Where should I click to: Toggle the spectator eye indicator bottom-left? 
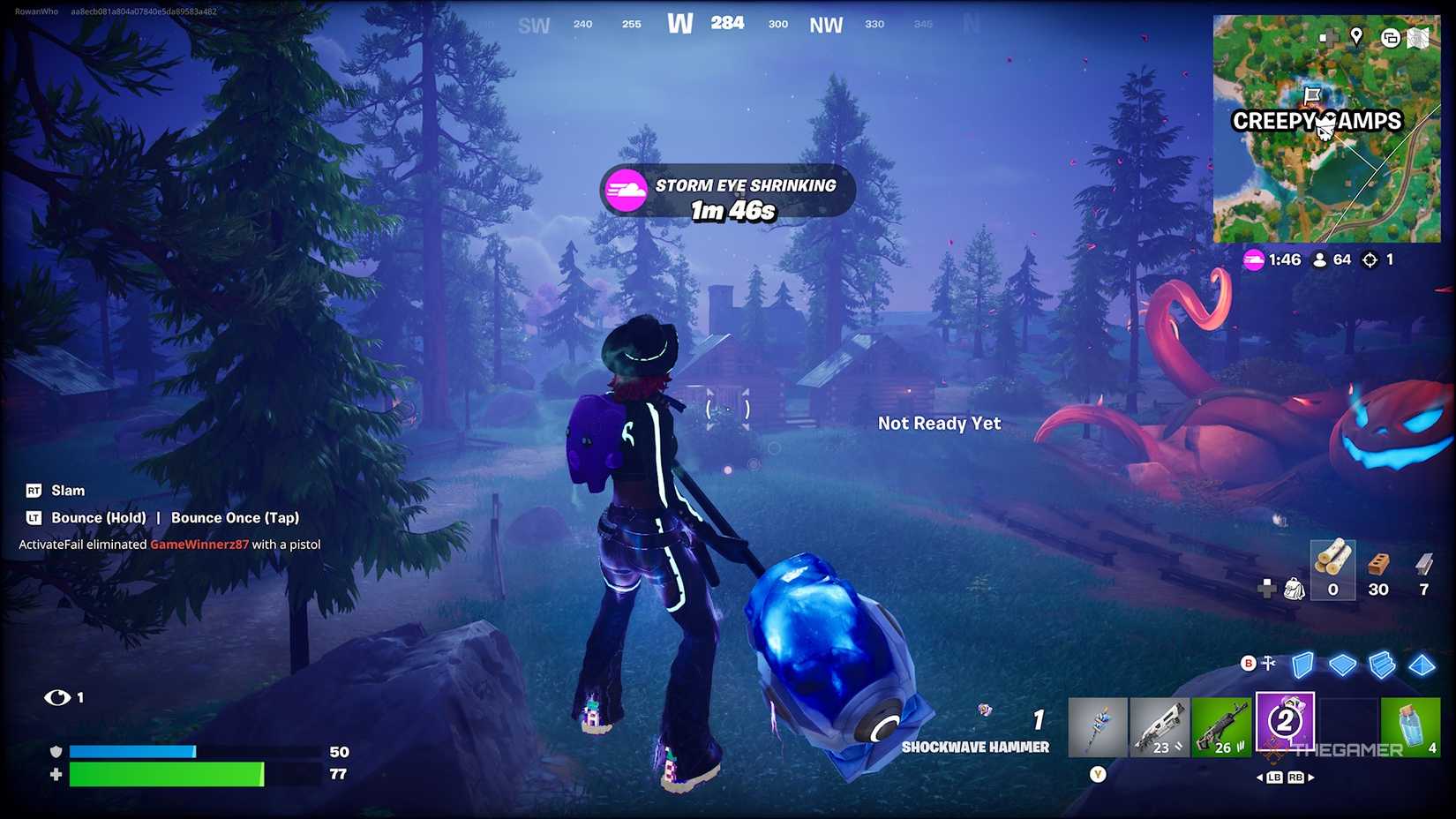(56, 696)
